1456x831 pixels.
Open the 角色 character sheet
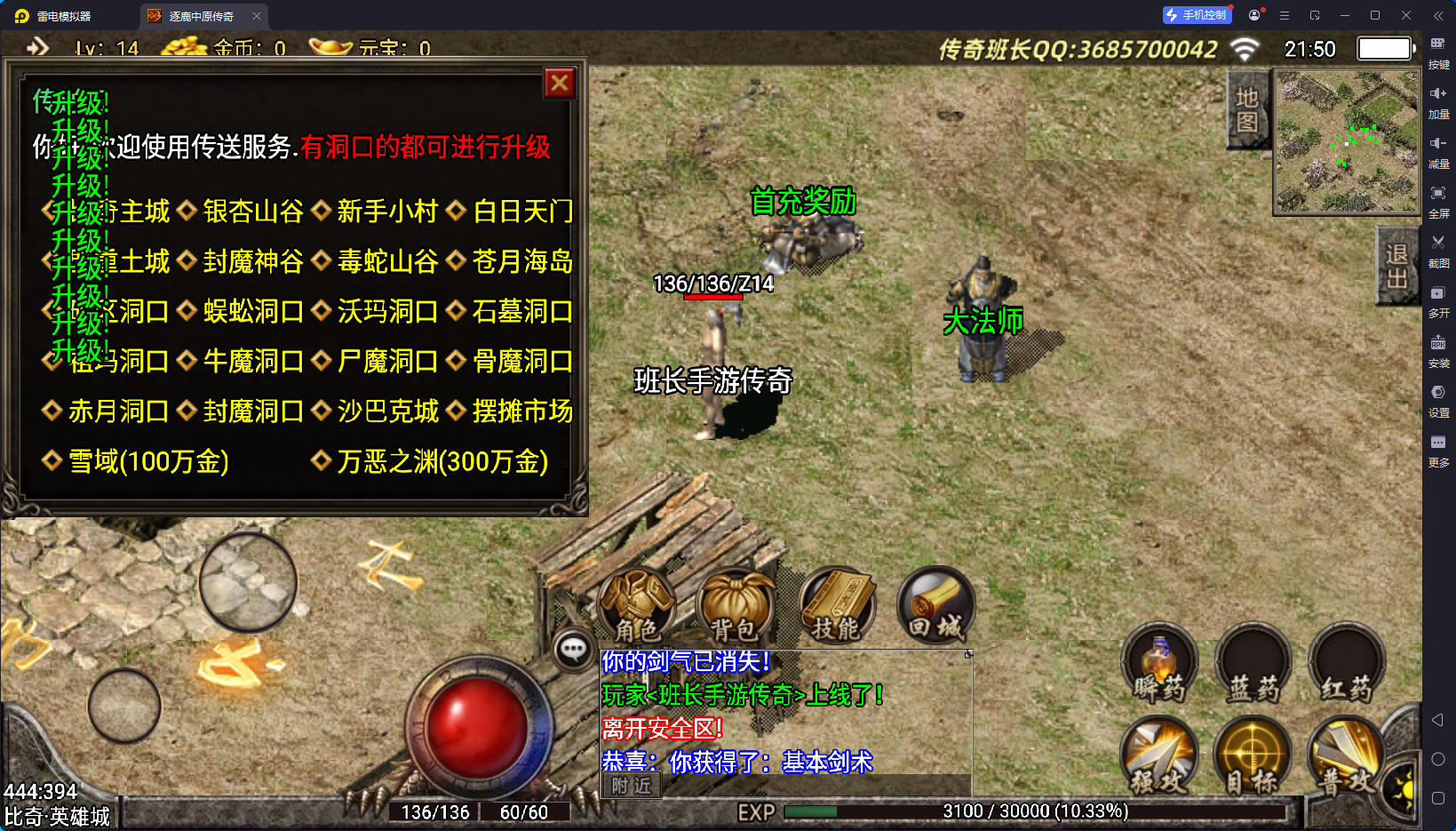[x=637, y=606]
